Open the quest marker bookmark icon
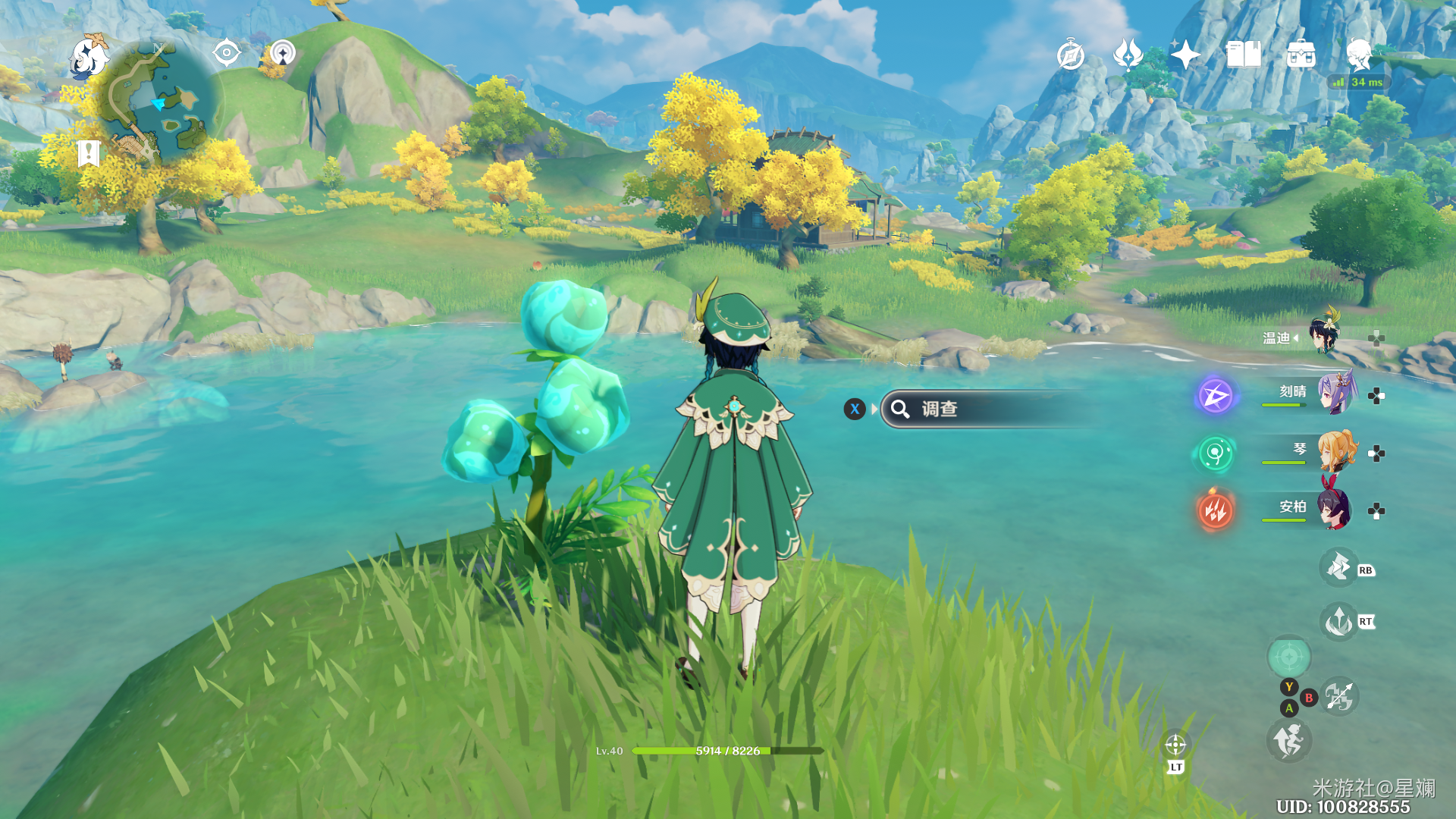 pyautogui.click(x=89, y=153)
